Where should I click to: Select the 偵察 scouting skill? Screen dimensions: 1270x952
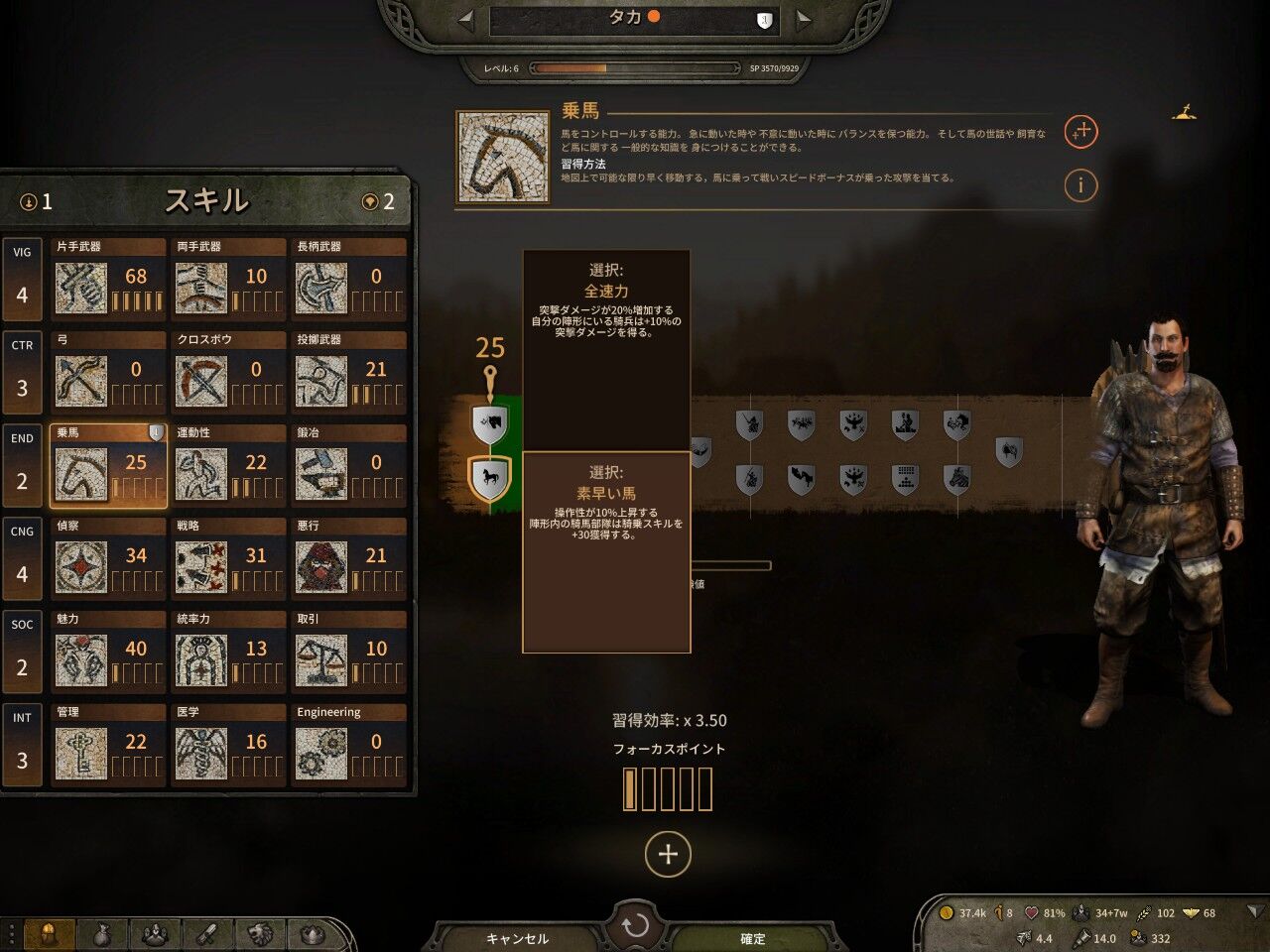click(109, 557)
